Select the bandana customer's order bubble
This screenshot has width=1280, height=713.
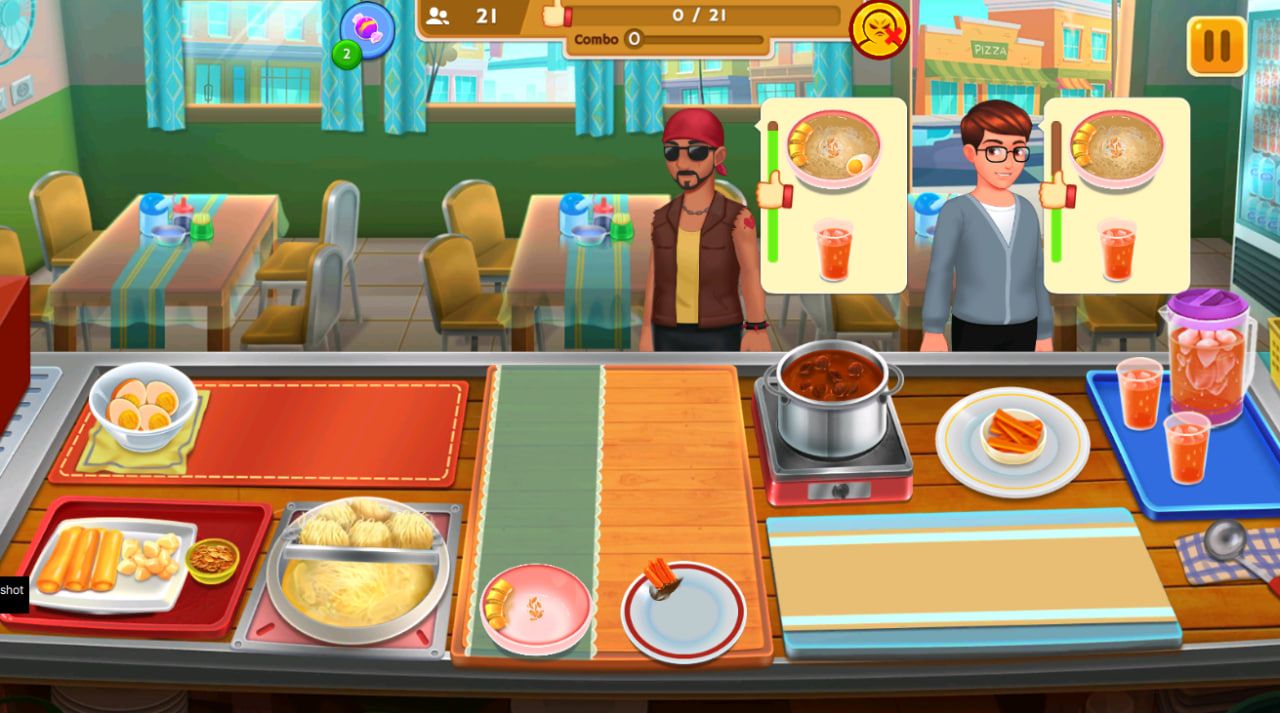coord(834,194)
